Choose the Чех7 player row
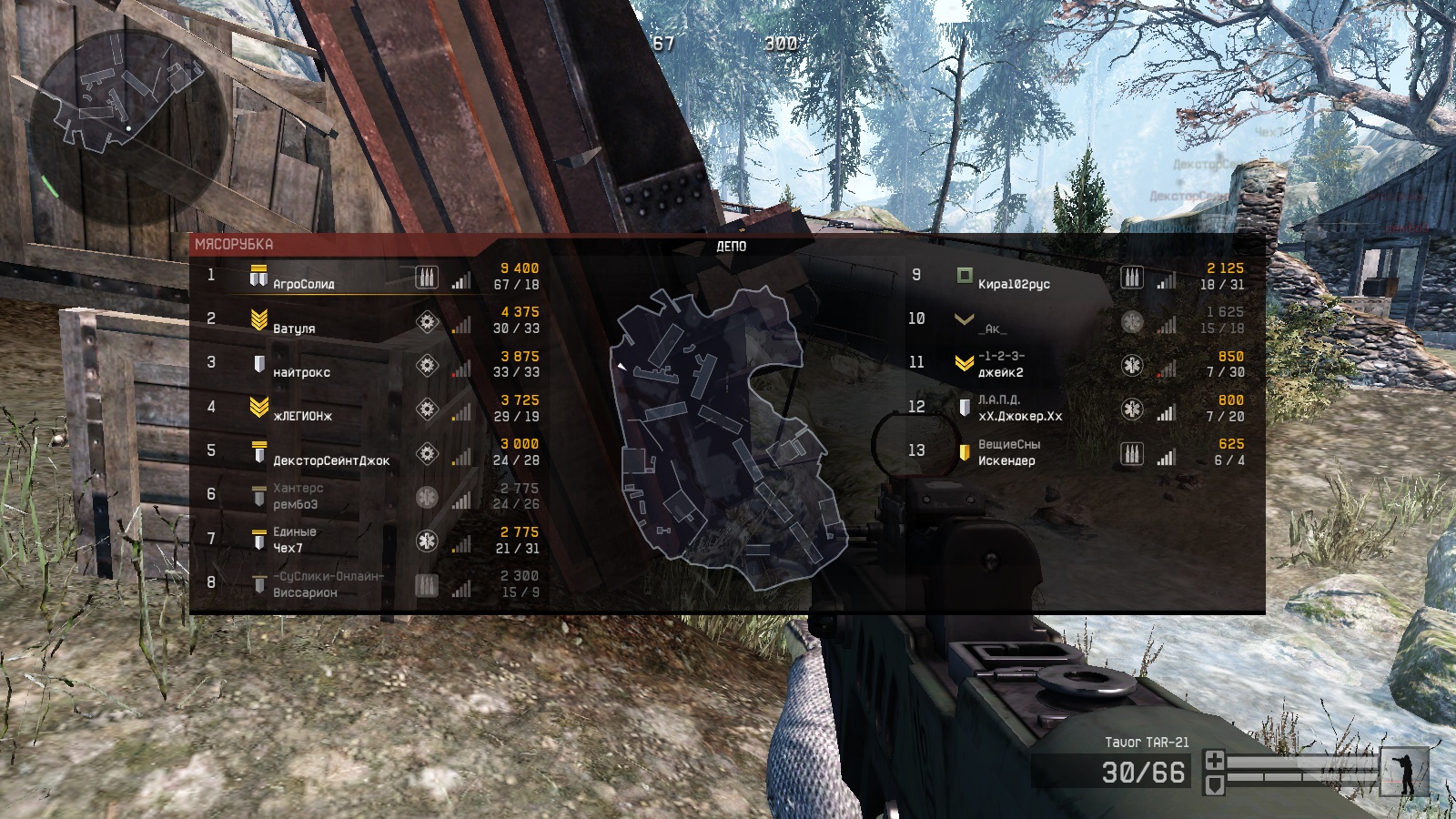Viewport: 1456px width, 819px height. (288, 548)
